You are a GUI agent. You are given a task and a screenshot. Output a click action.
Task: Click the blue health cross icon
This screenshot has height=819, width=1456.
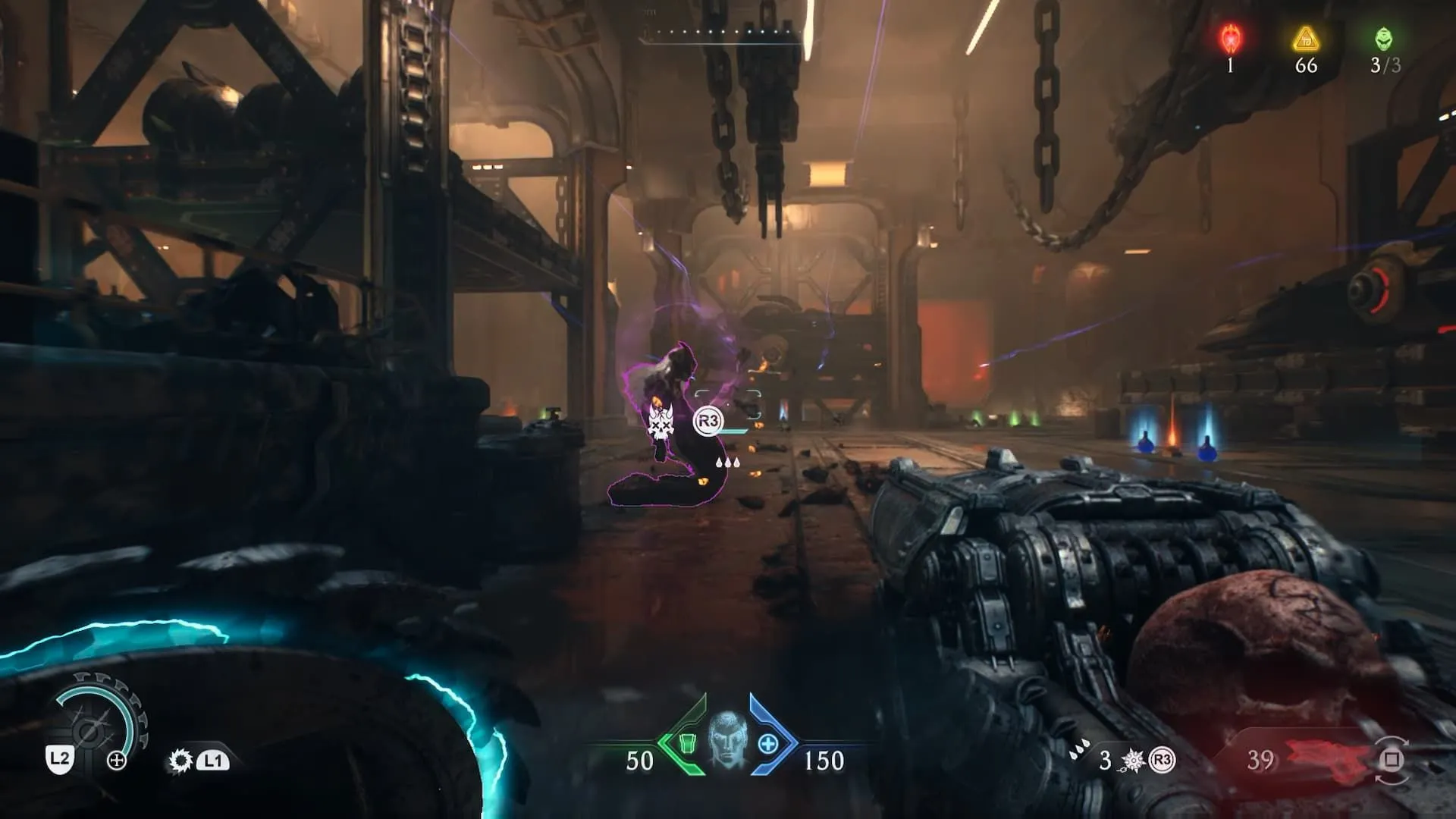tap(767, 744)
